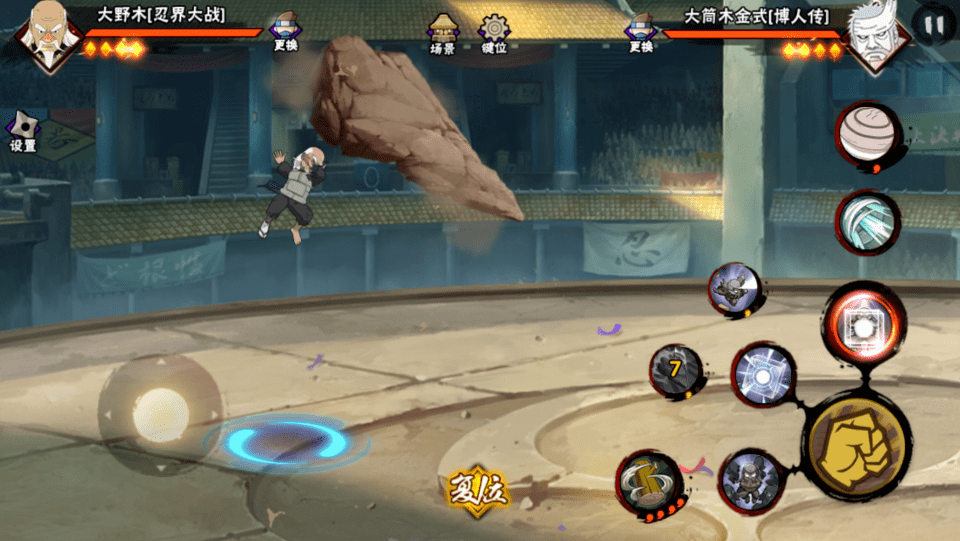The image size is (960, 541).
Task: Pause the match
Action: [x=935, y=25]
